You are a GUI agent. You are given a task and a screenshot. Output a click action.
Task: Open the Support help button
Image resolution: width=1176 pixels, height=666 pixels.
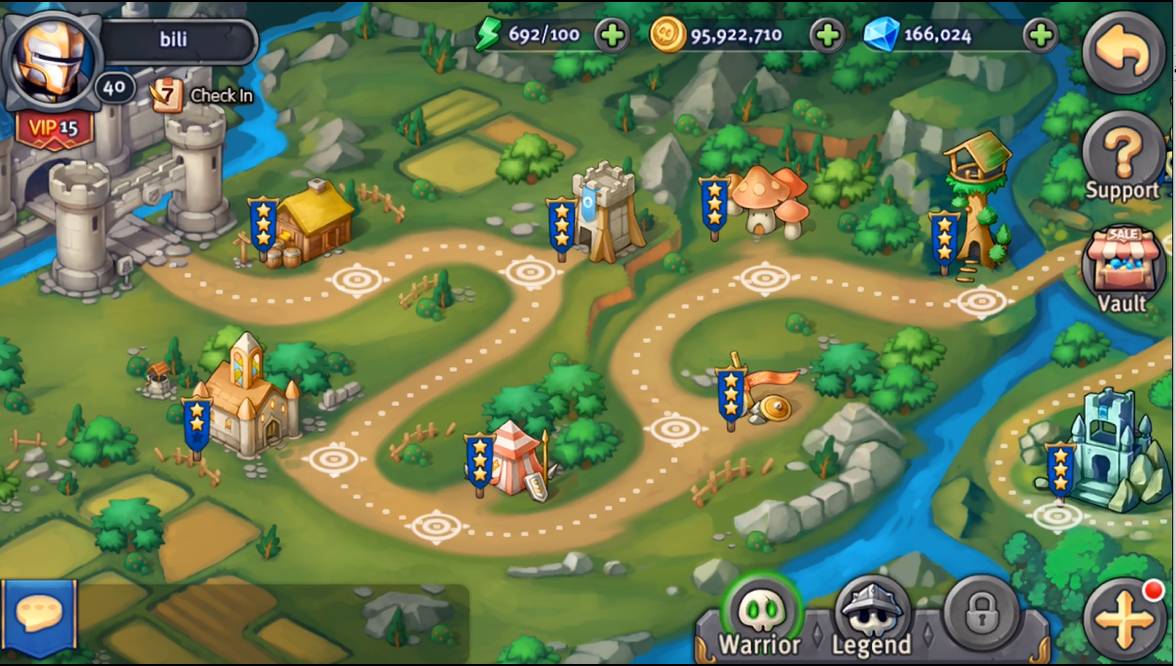tap(1122, 158)
